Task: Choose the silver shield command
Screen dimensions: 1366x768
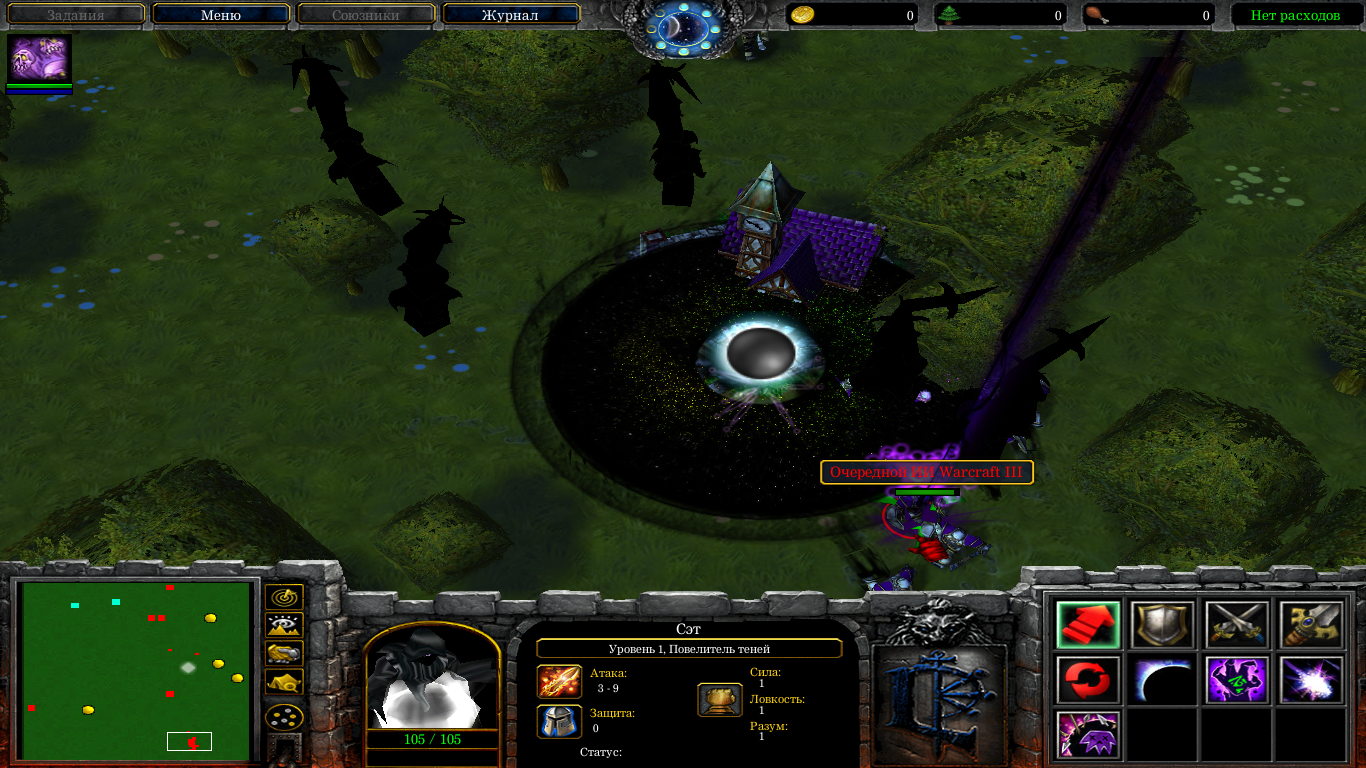Action: click(1162, 626)
